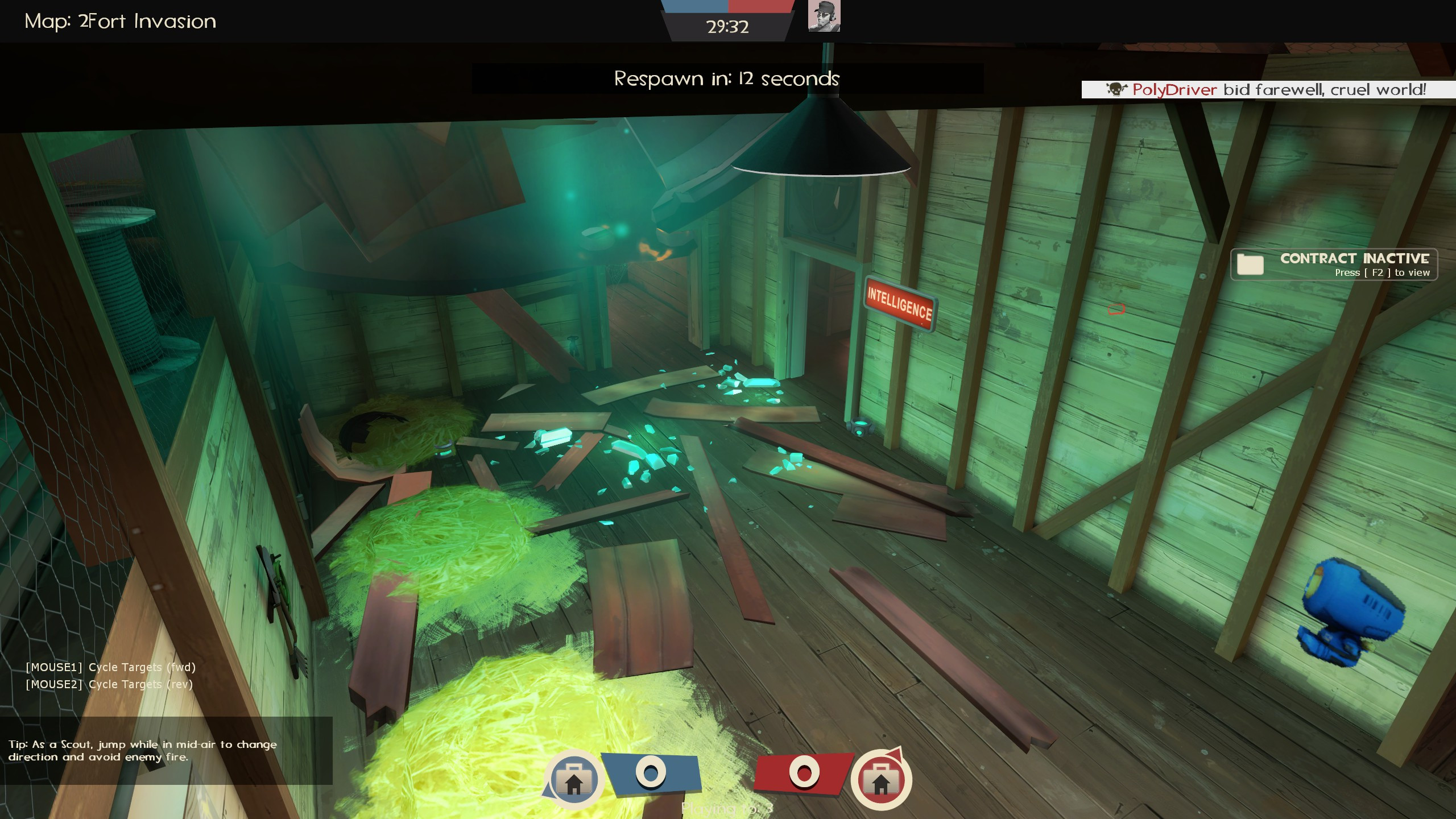Click the '[MOUSE2] Cycle Targets (rev)' binding
The image size is (1456, 819).
coord(110,684)
